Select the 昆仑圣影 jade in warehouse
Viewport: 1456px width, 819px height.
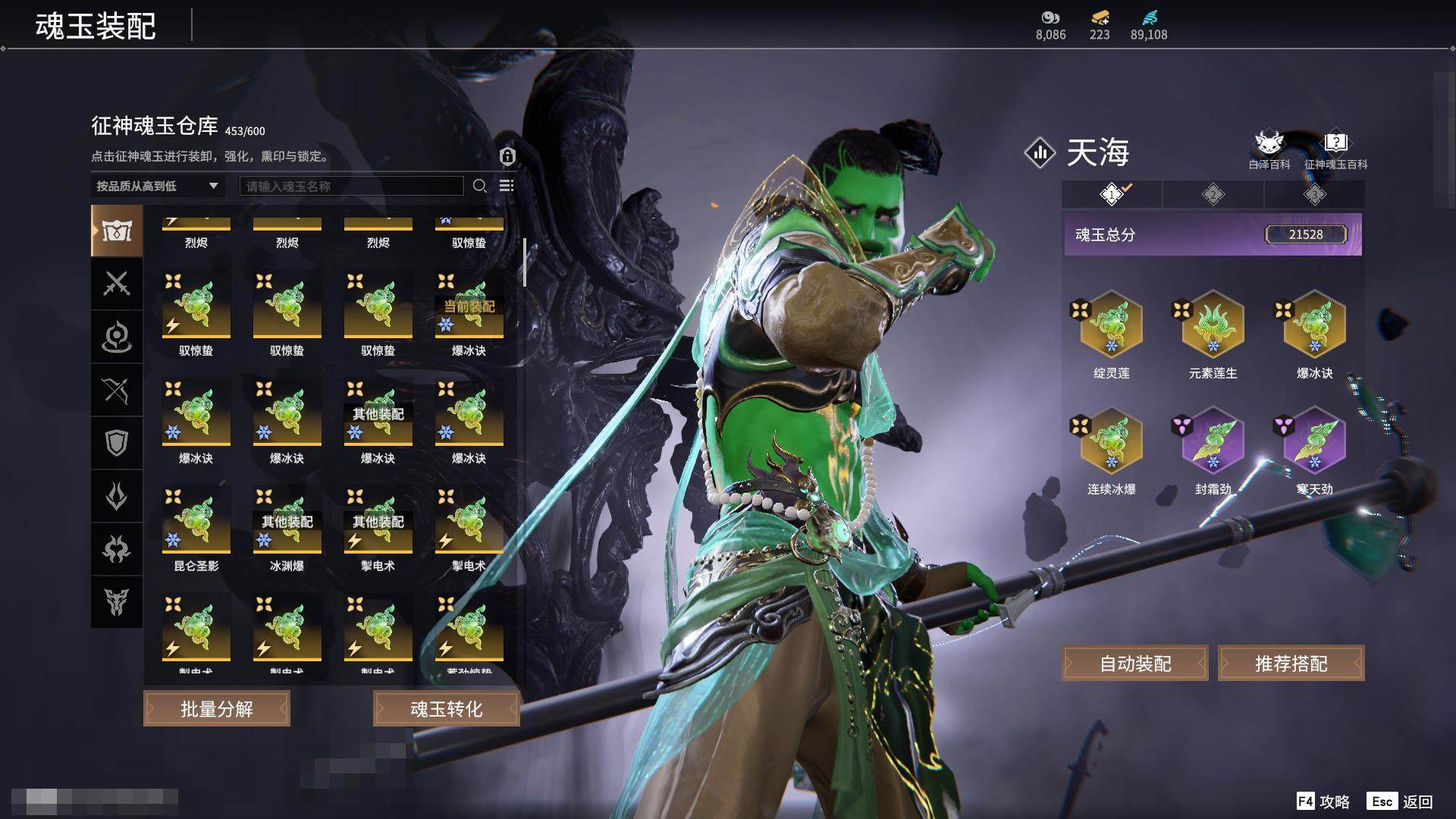[x=196, y=521]
